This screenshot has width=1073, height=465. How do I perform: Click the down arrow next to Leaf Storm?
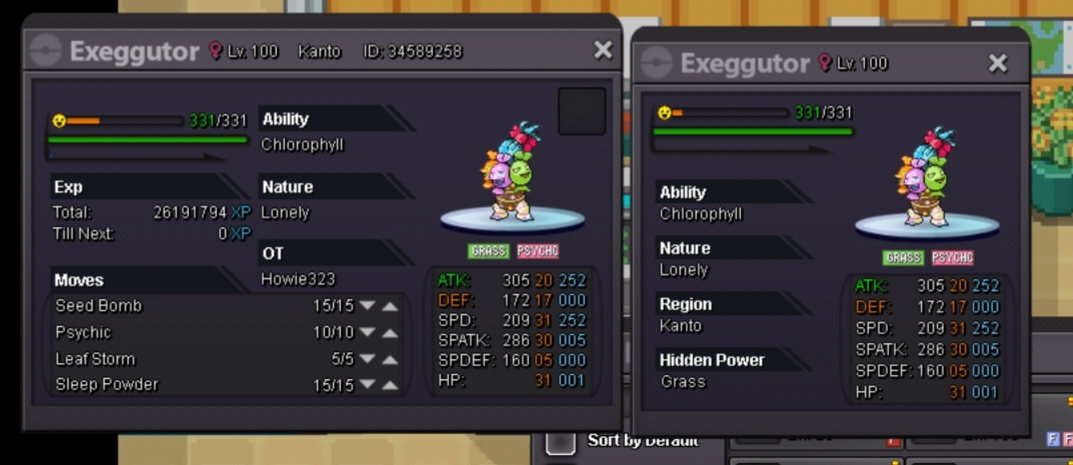tap(367, 359)
